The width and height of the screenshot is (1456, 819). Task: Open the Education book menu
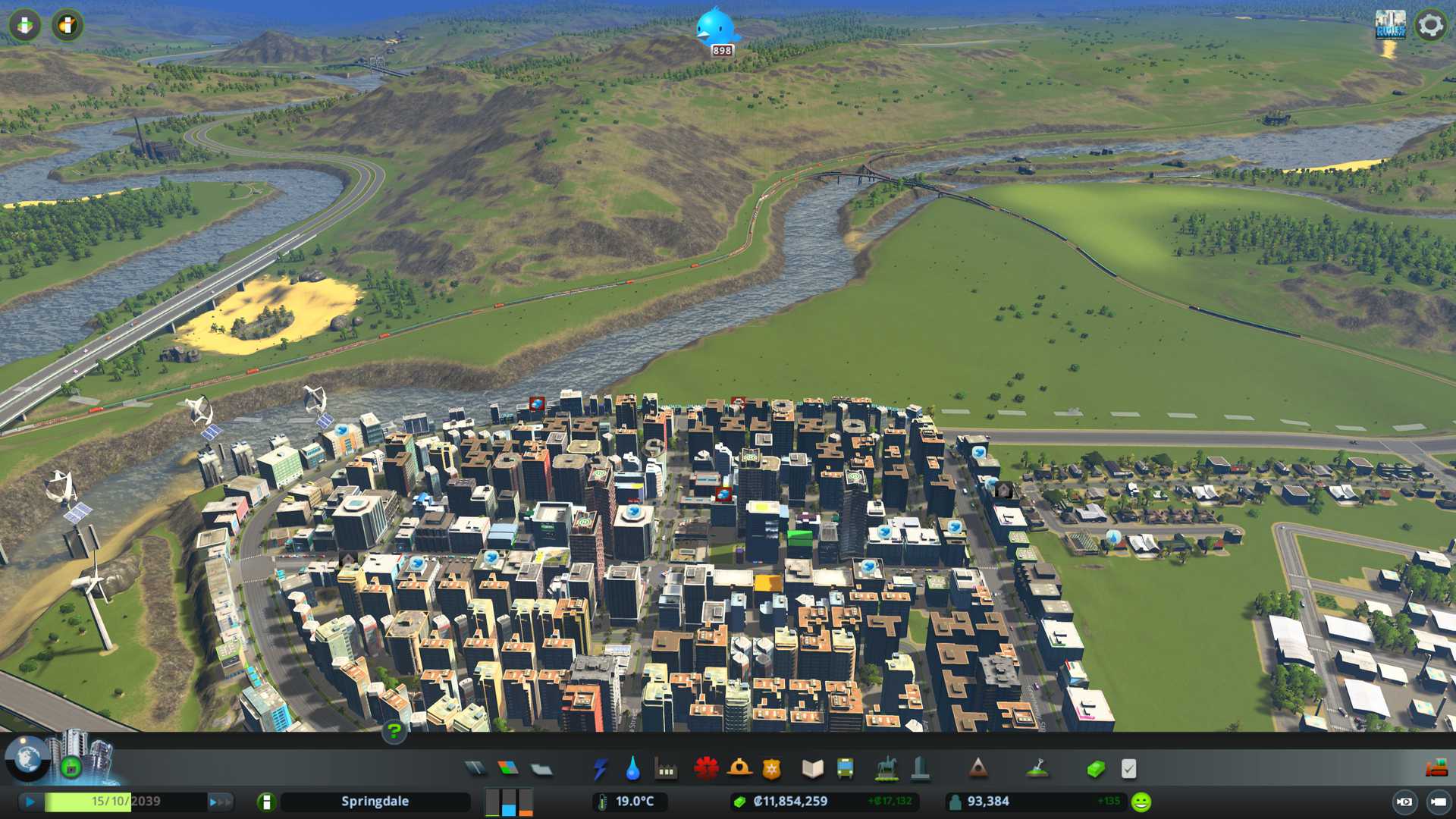click(812, 769)
